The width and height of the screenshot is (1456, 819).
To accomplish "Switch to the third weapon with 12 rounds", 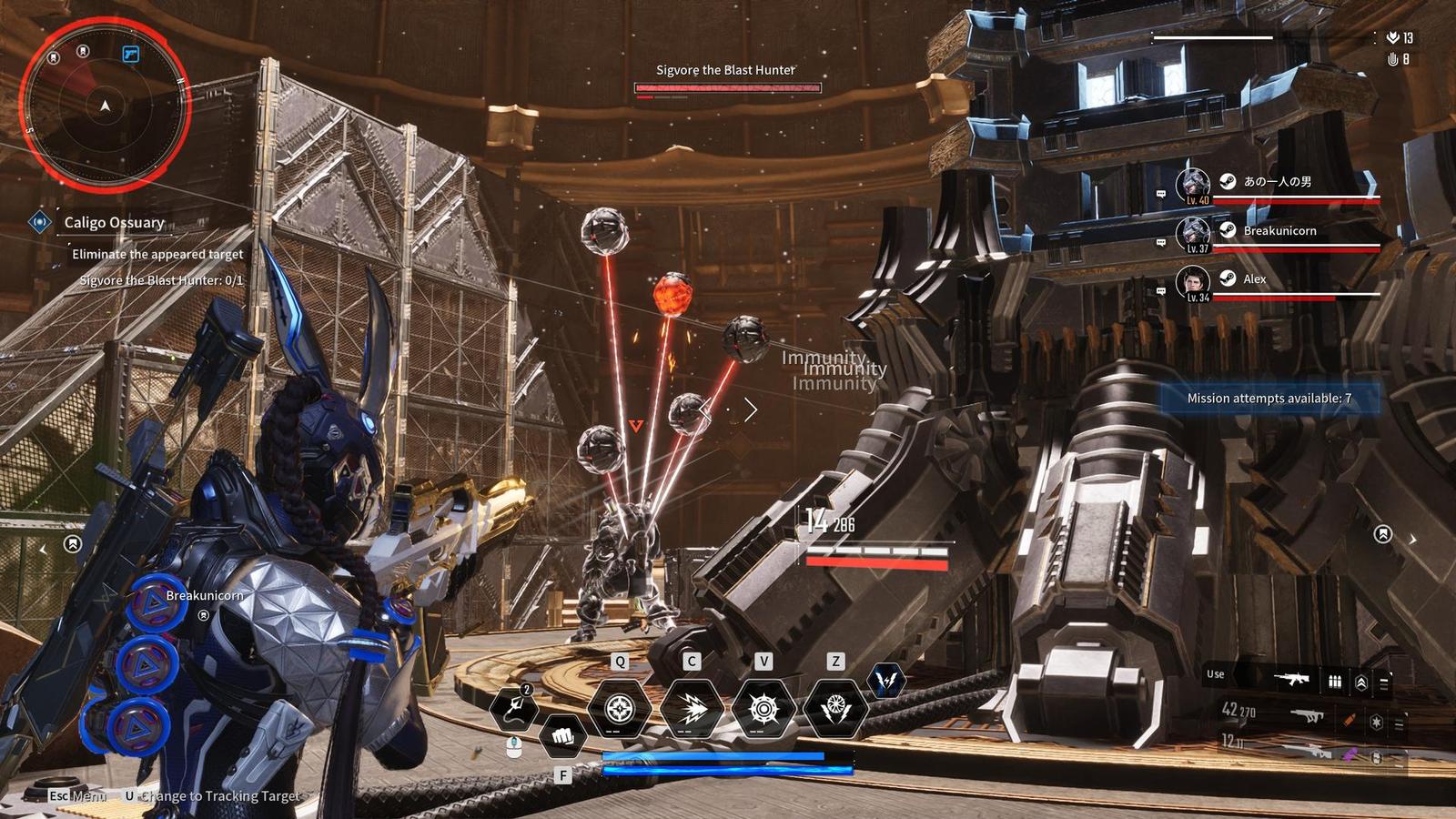I will pos(1310,750).
